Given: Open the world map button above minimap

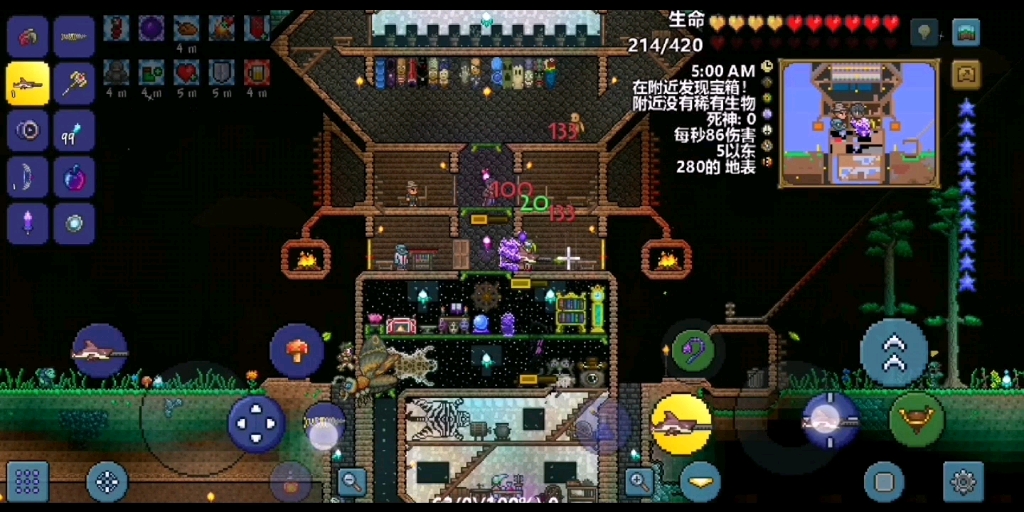Looking at the screenshot, I should [966, 33].
